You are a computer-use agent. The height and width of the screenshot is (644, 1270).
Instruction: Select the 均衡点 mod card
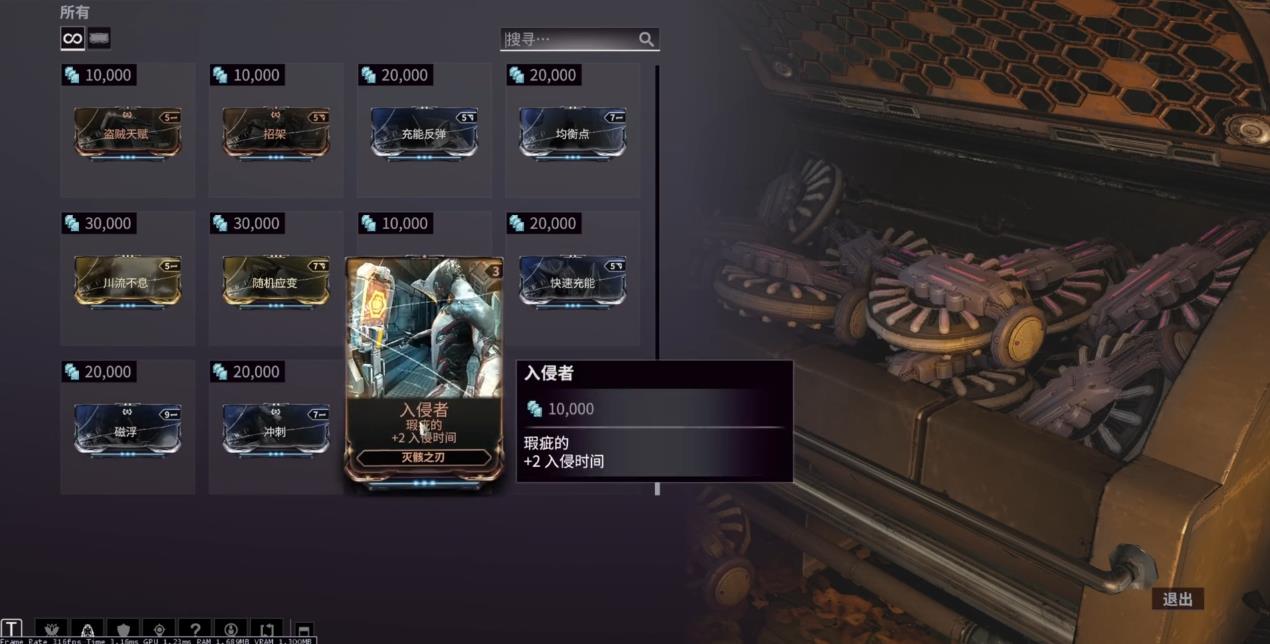pos(572,133)
